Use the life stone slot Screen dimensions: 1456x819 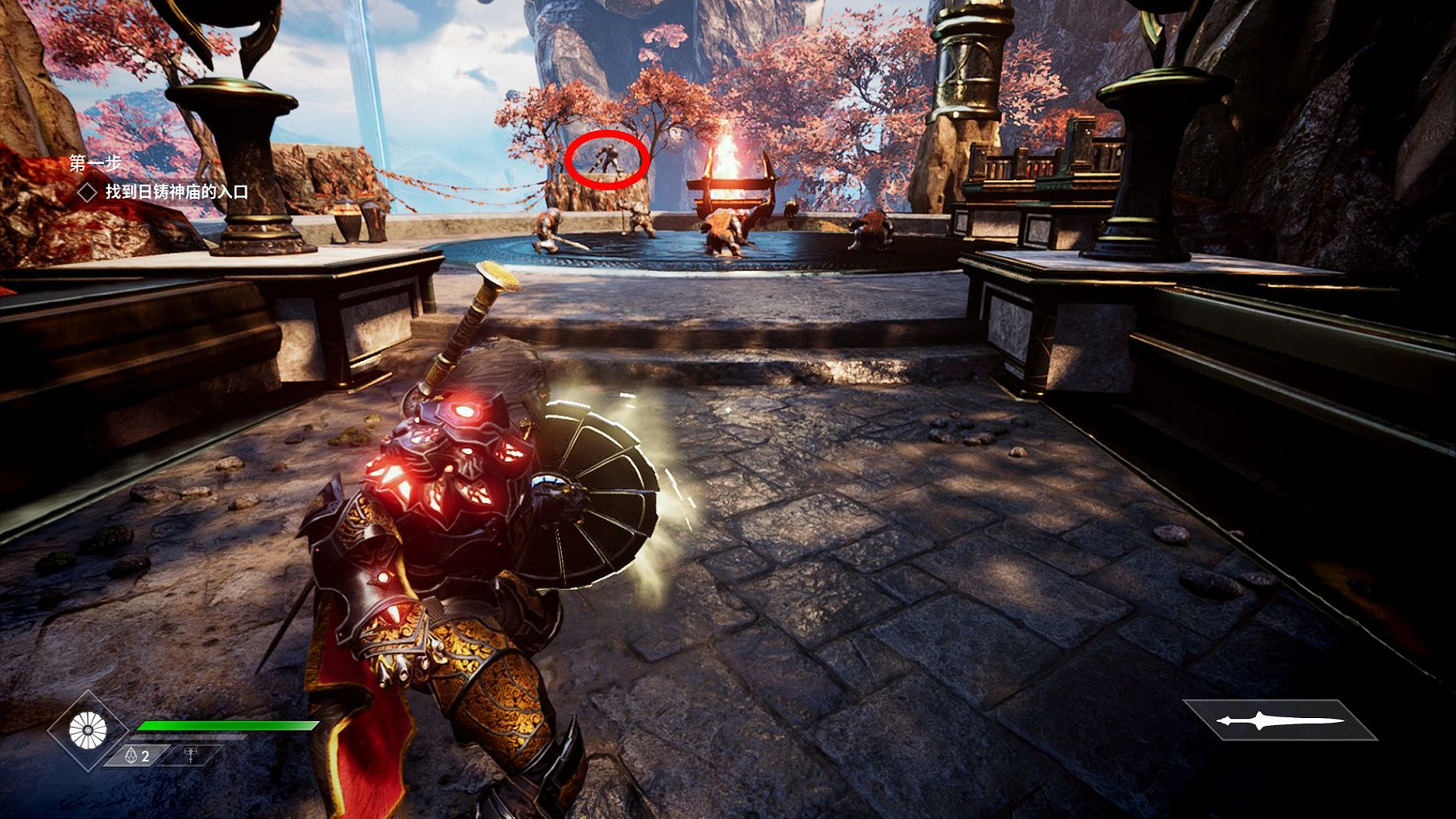coord(137,756)
